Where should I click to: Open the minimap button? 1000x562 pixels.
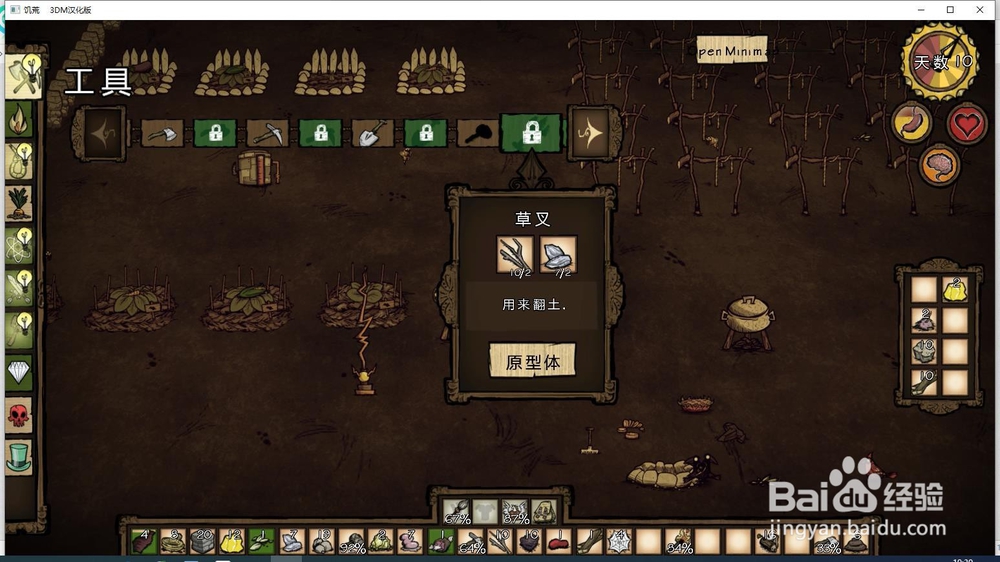732,50
